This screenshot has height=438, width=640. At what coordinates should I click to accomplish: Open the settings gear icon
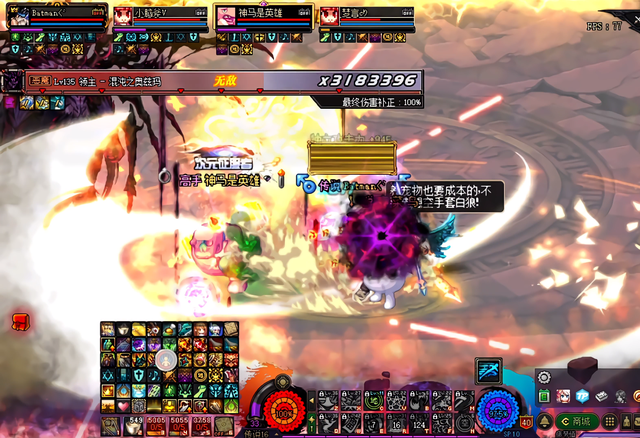point(543,378)
